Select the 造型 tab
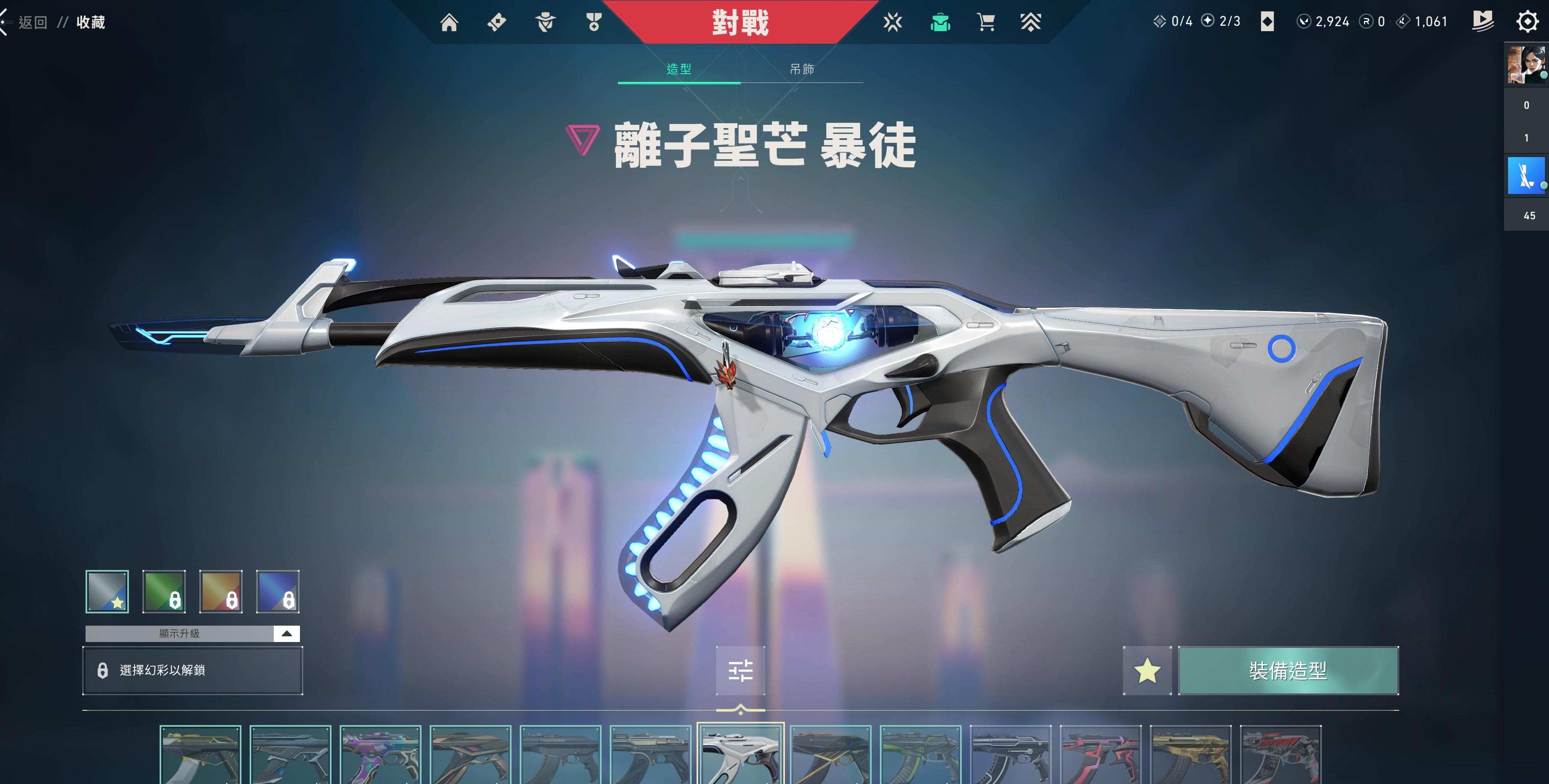Image resolution: width=1549 pixels, height=784 pixels. 679,70
